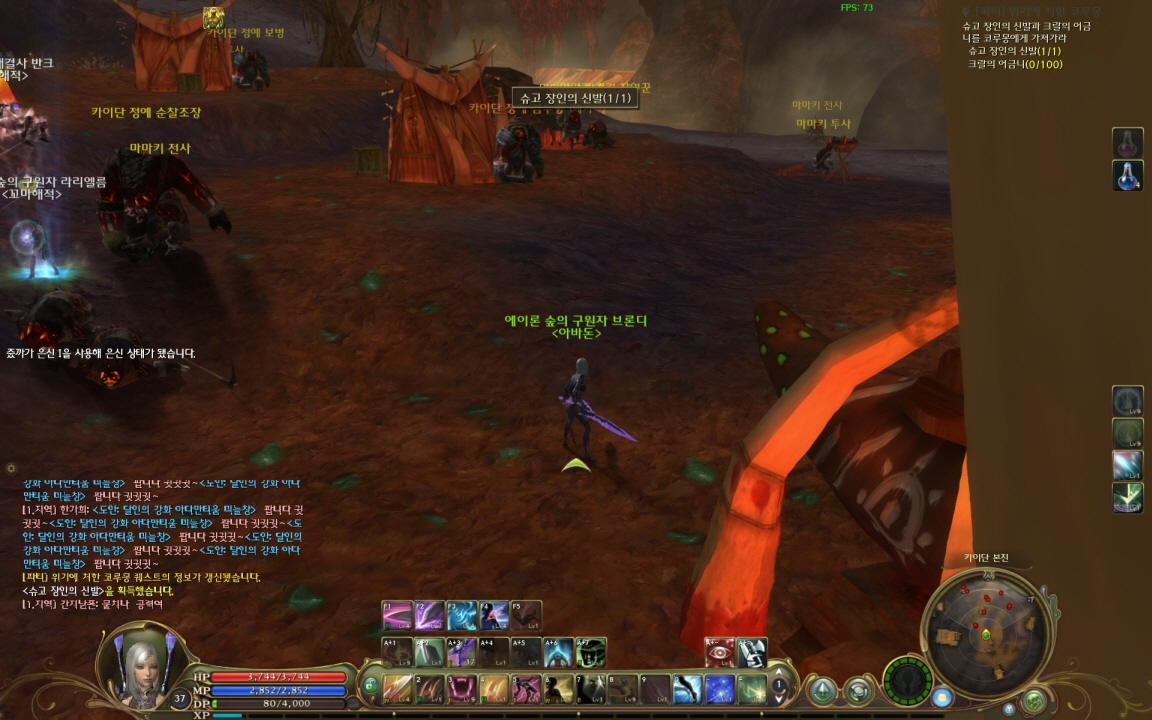Drink the blue mana potion
Image resolution: width=1152 pixels, height=720 pixels.
click(x=1128, y=175)
